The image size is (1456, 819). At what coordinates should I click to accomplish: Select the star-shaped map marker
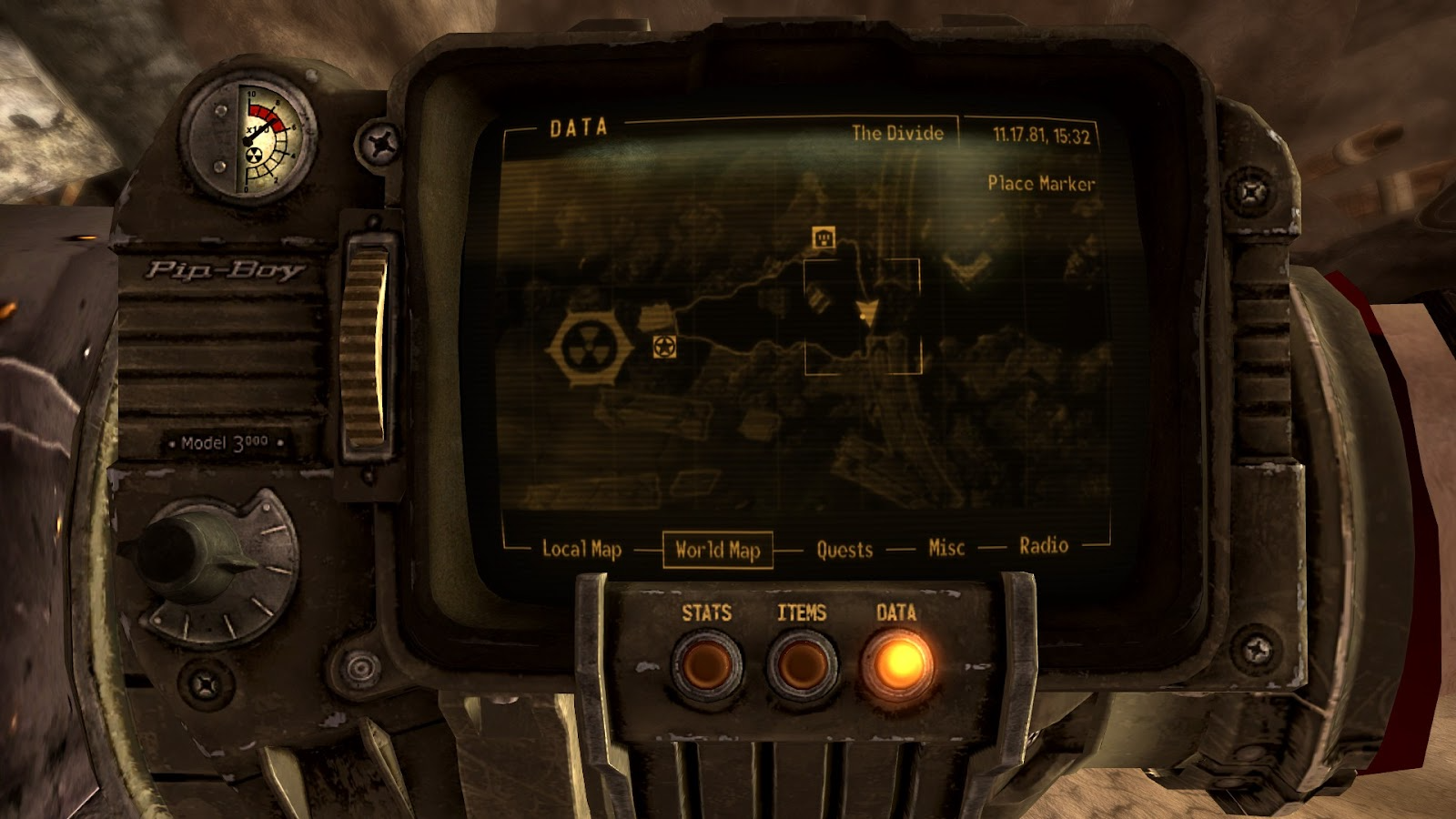(x=664, y=347)
